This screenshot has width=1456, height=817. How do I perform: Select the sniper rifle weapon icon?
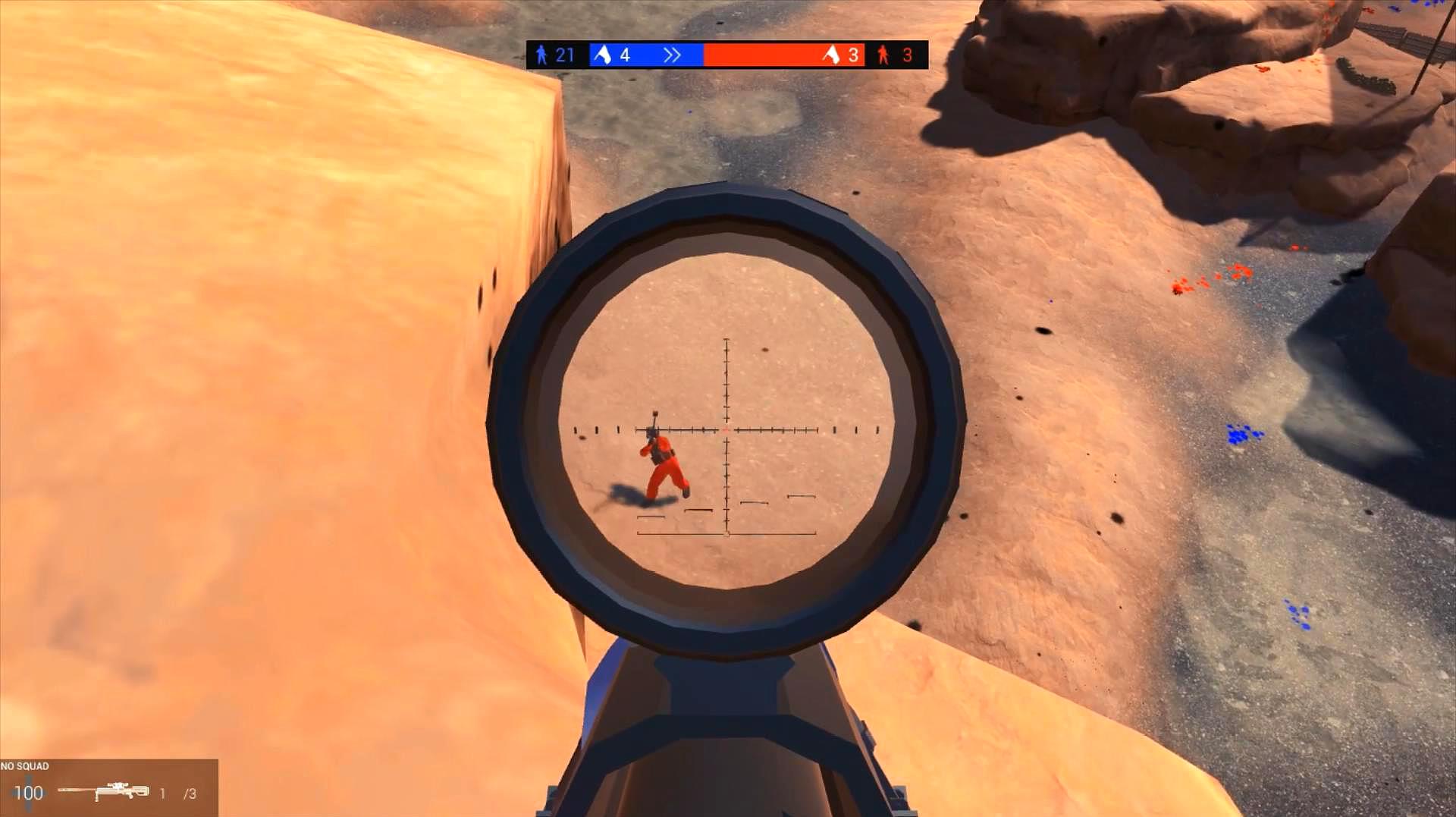(104, 791)
